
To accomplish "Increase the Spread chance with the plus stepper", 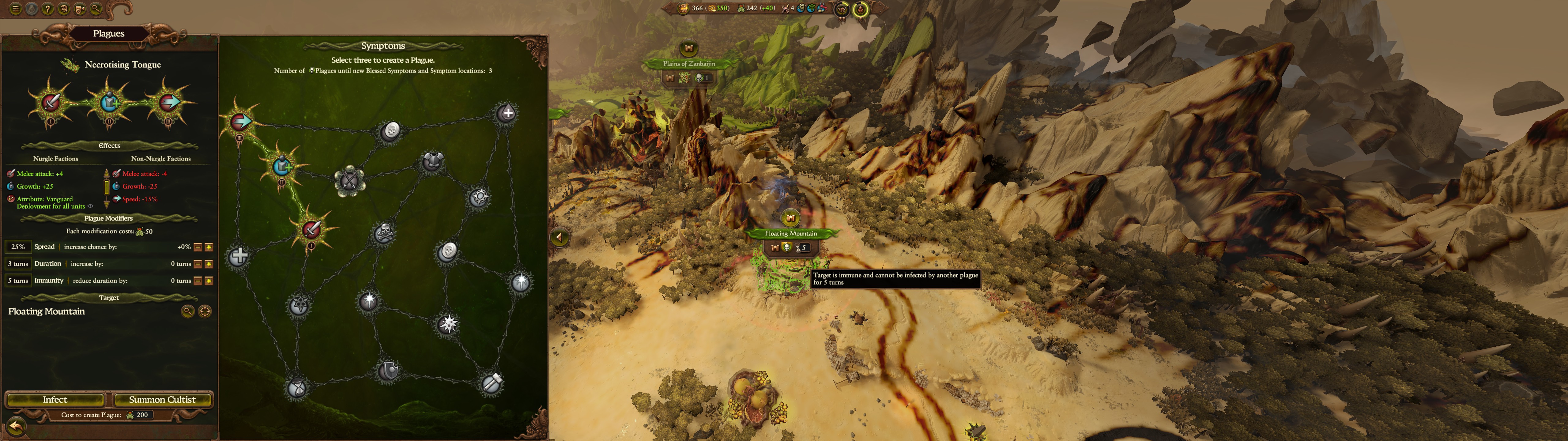I will [x=209, y=247].
